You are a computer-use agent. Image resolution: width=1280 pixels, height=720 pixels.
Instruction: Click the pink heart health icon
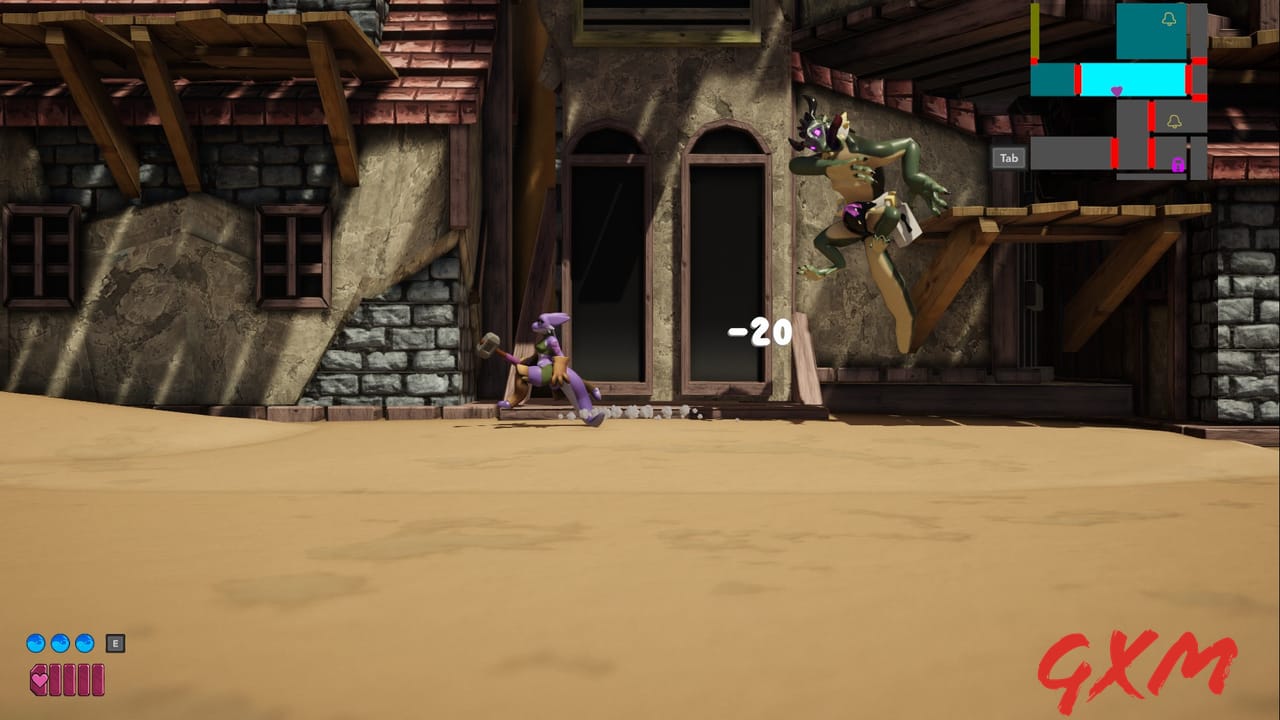[40, 680]
